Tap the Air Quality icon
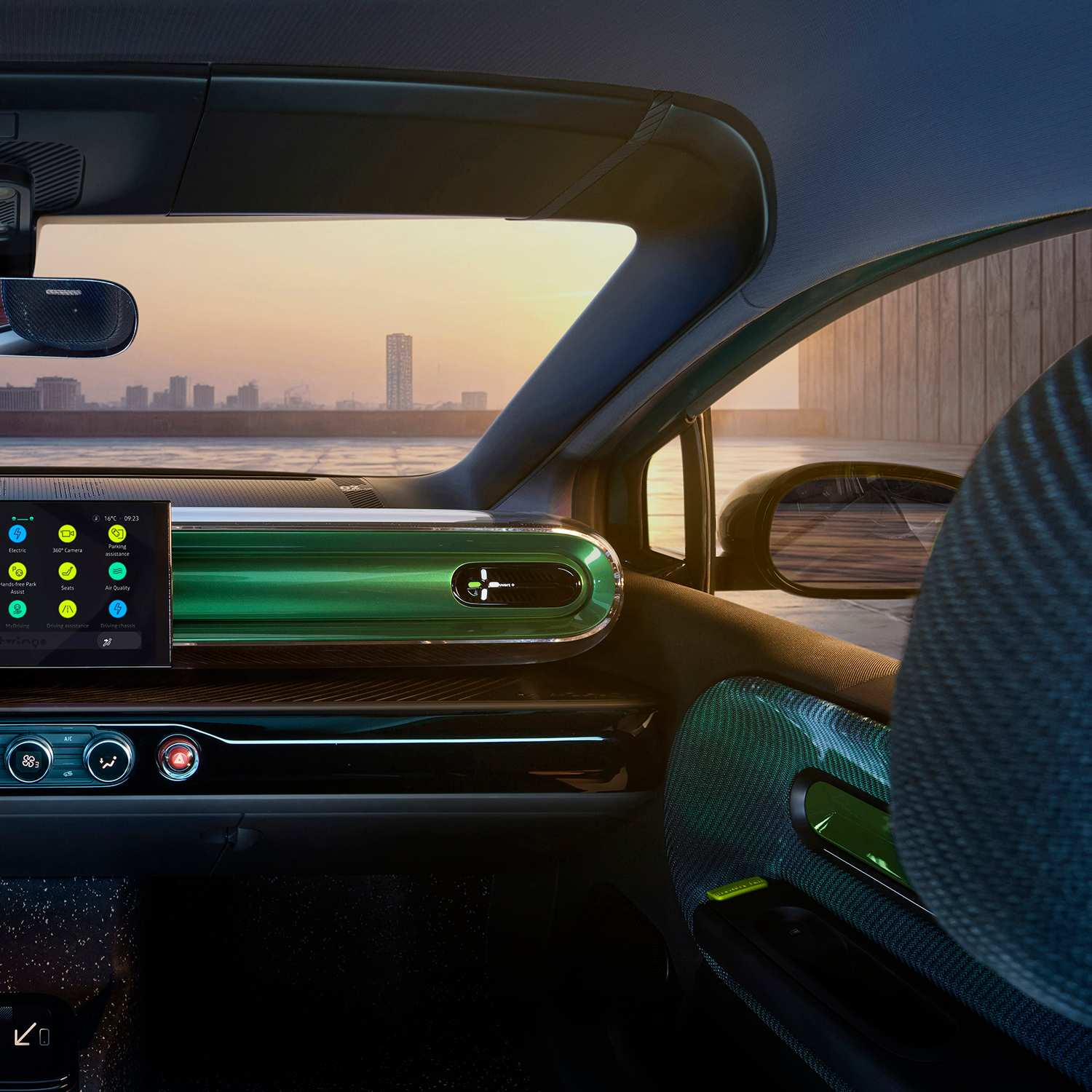Image resolution: width=1092 pixels, height=1092 pixels. [x=117, y=571]
